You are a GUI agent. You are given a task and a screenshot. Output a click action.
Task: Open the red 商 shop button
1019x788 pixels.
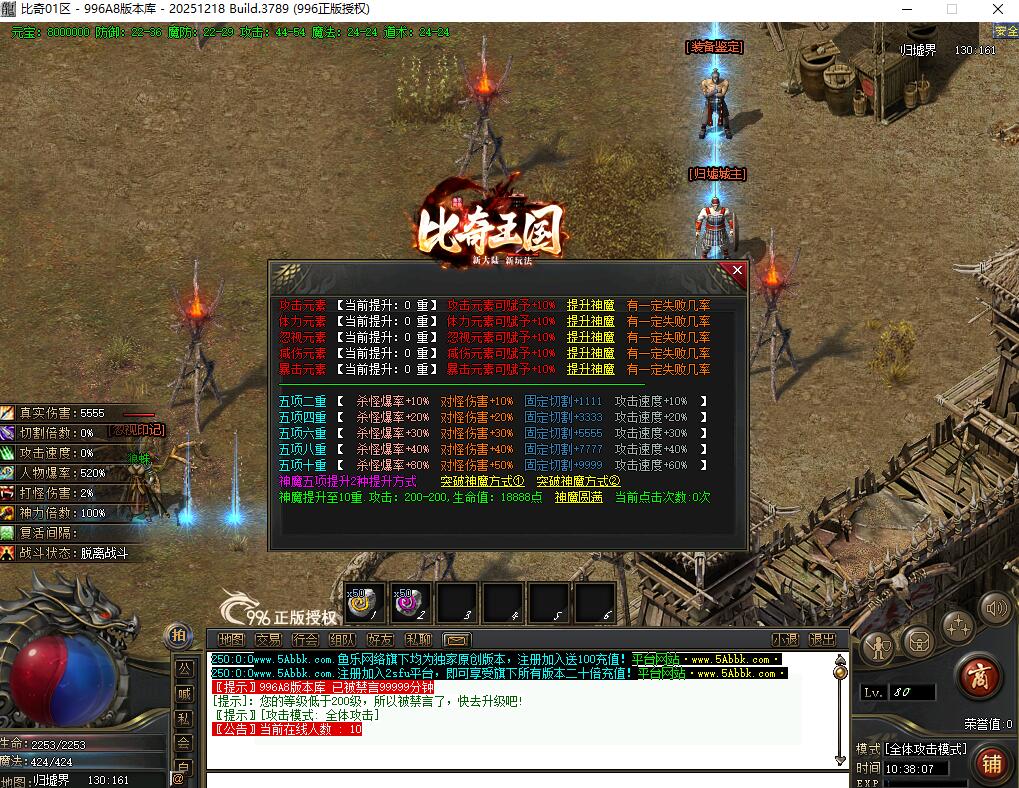979,678
